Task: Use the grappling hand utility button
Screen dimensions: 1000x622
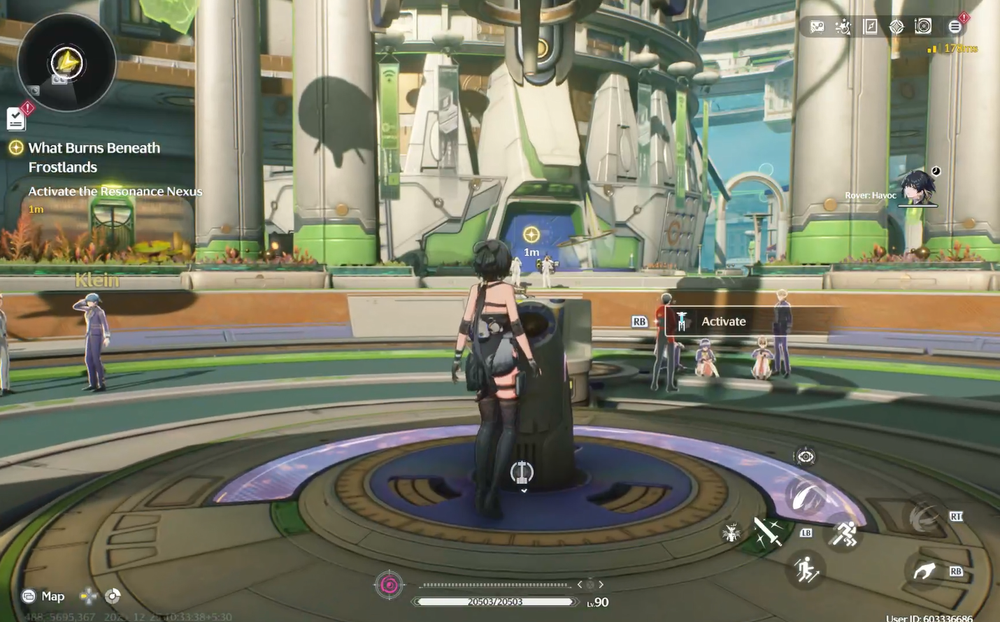Action: tap(926, 569)
